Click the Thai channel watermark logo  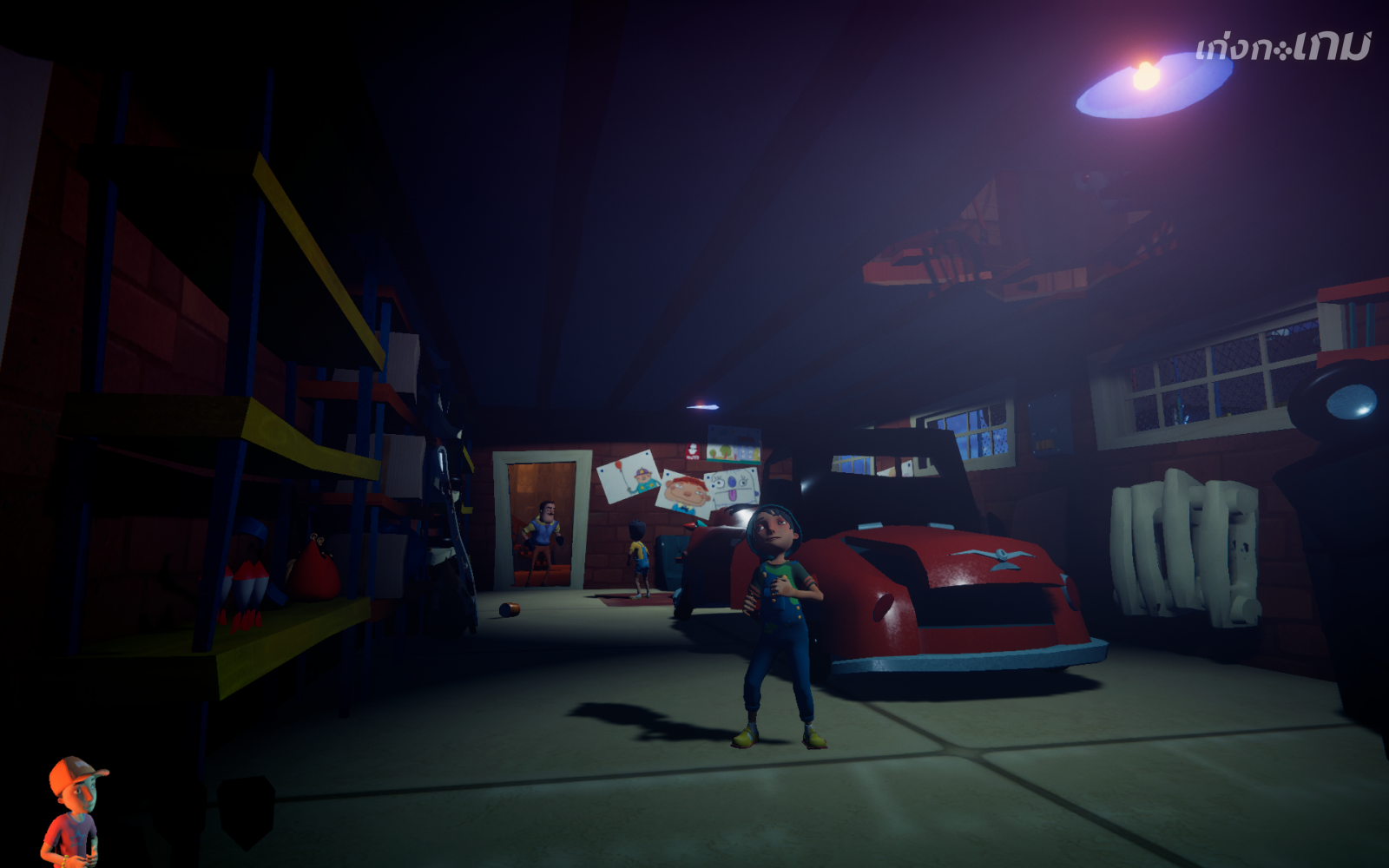tap(1281, 47)
